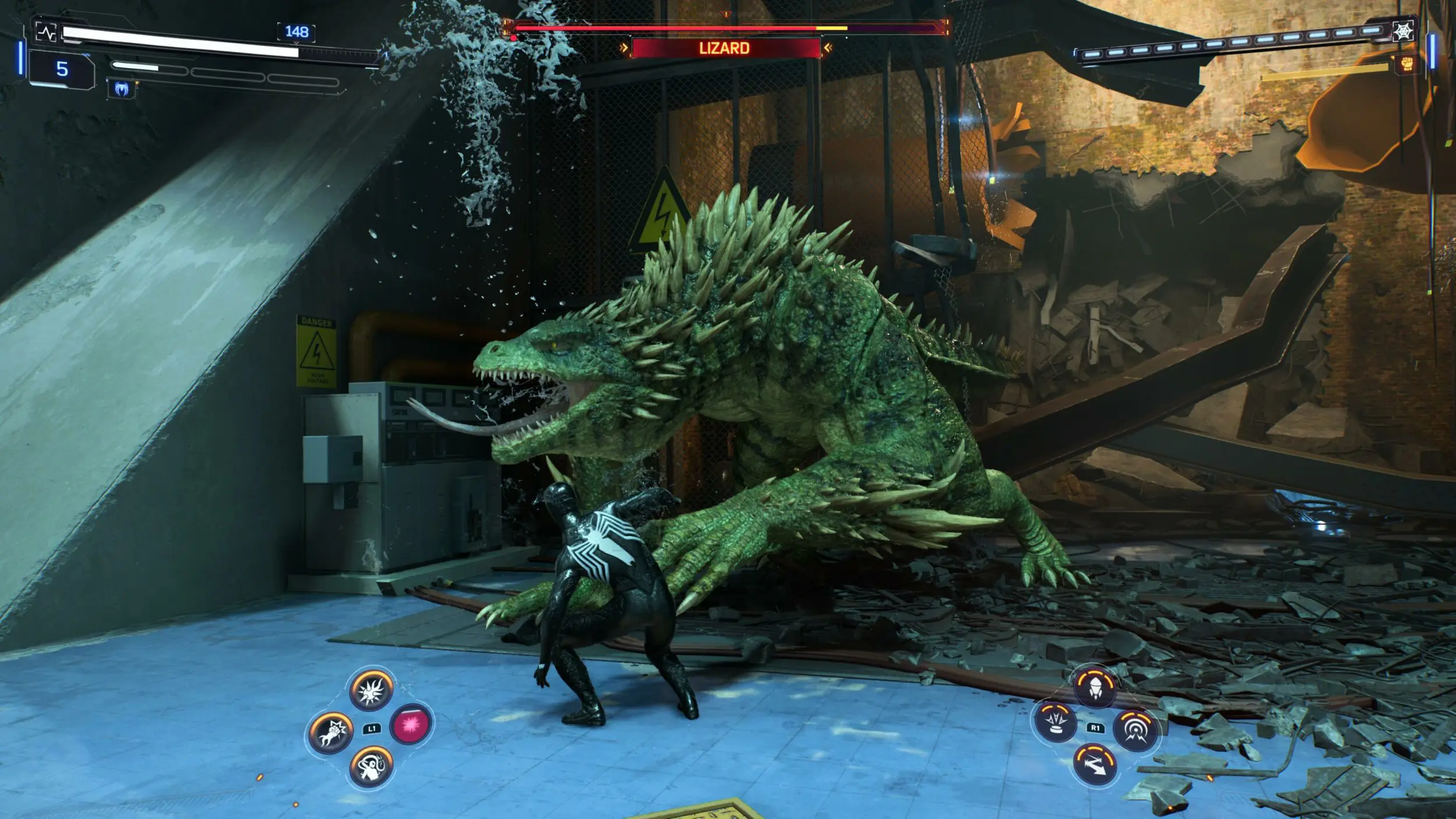
Task: Click the heartbeat health icon
Action: (x=46, y=32)
